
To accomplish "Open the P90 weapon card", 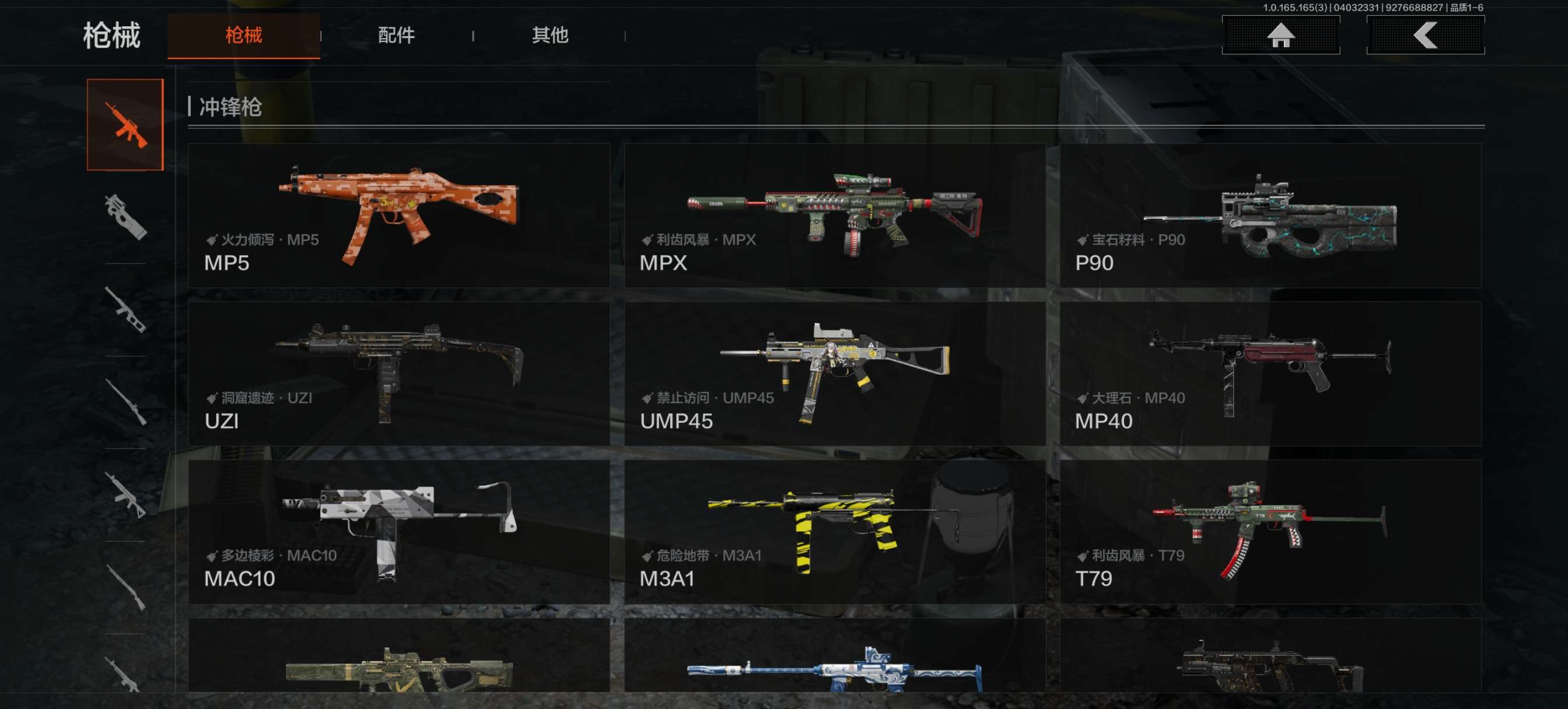I will (x=1270, y=215).
